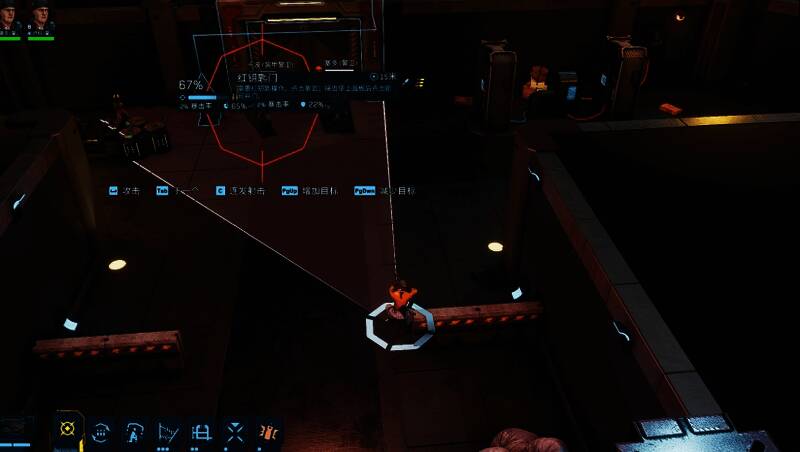The width and height of the screenshot is (800, 452).
Task: Select the highlighted unit with octagon marker
Action: (x=400, y=312)
